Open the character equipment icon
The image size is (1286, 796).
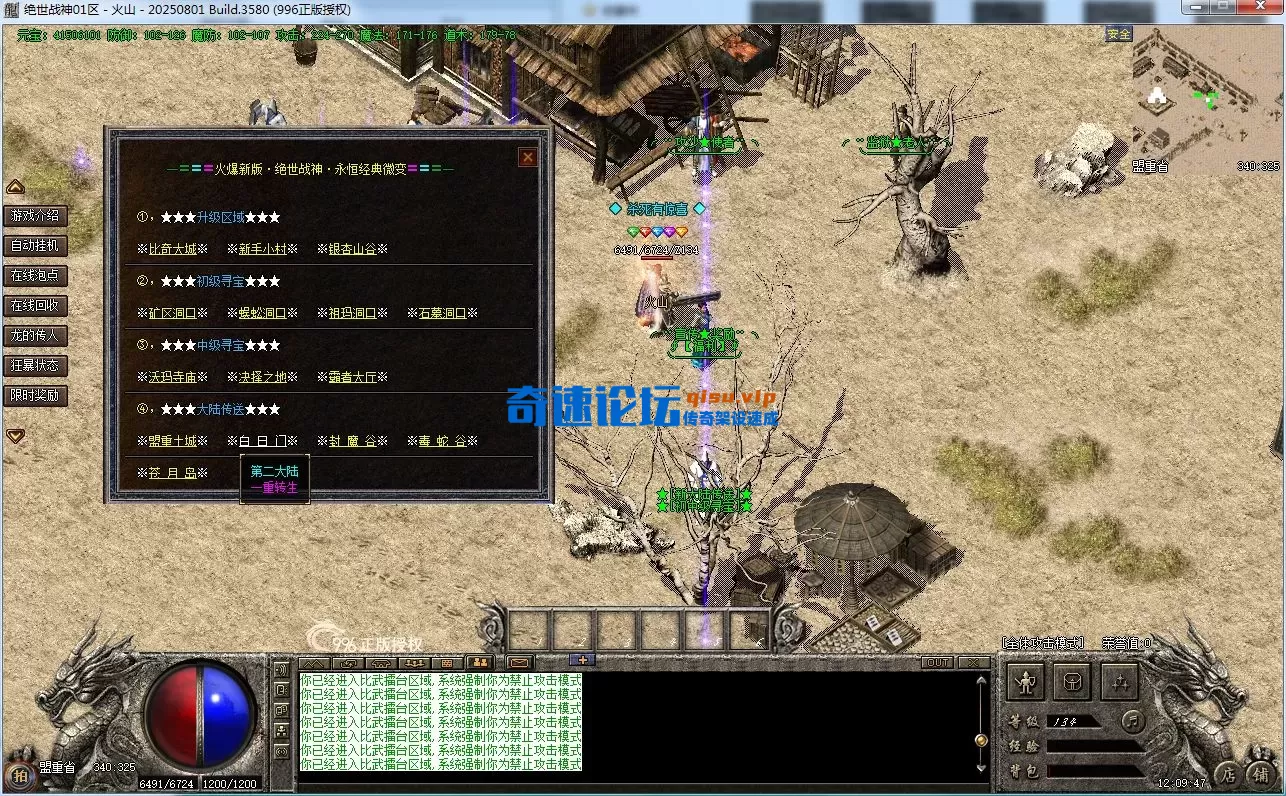point(1025,682)
